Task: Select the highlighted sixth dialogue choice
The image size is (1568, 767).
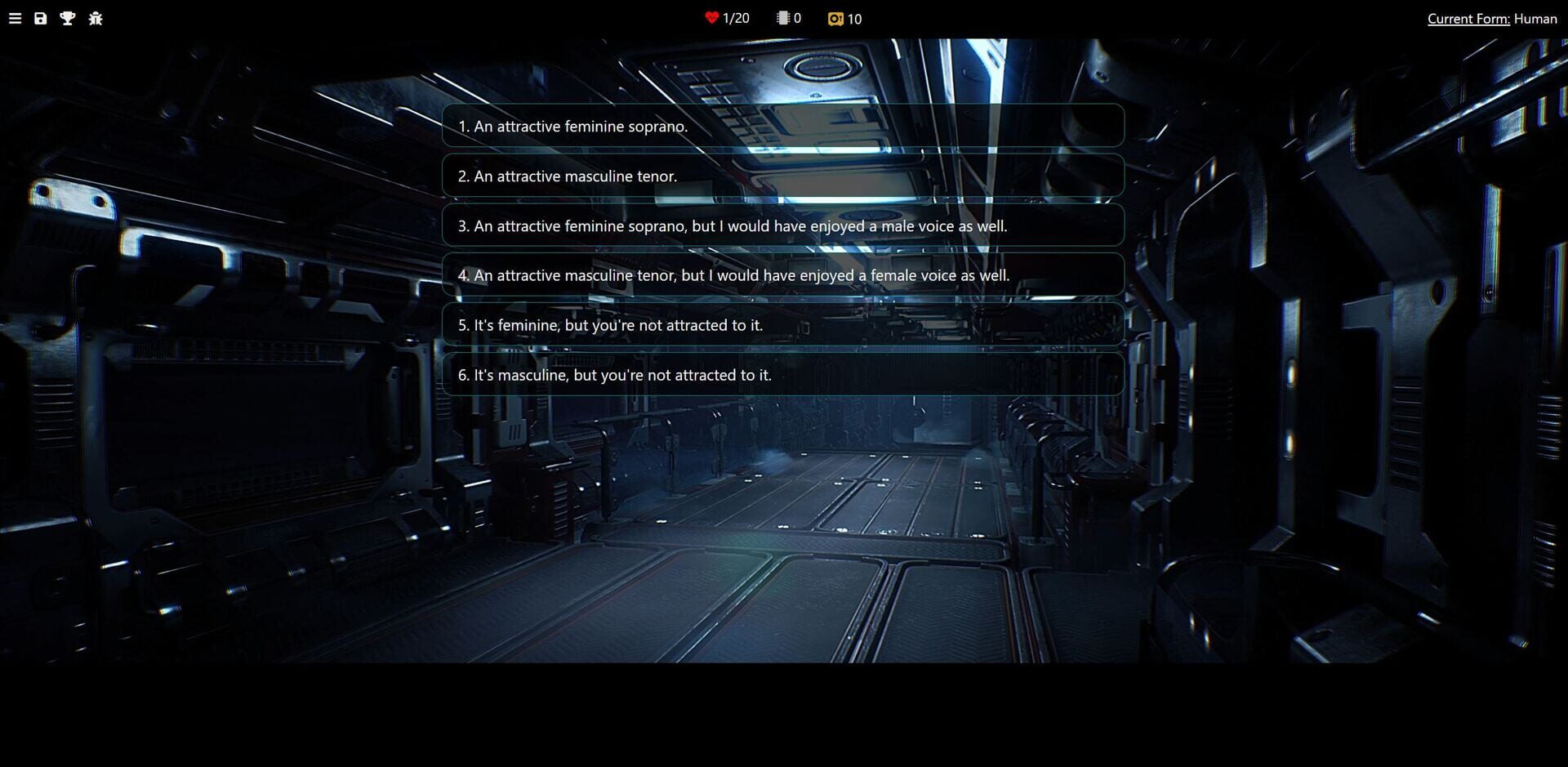Action: [782, 375]
